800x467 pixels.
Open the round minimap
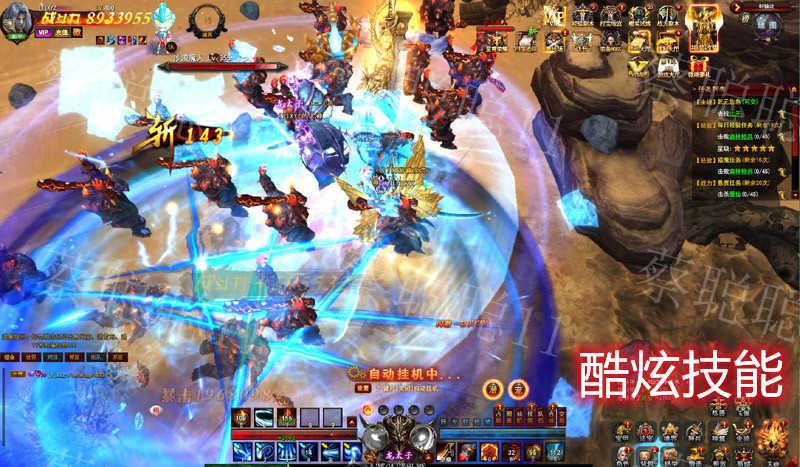click(767, 24)
